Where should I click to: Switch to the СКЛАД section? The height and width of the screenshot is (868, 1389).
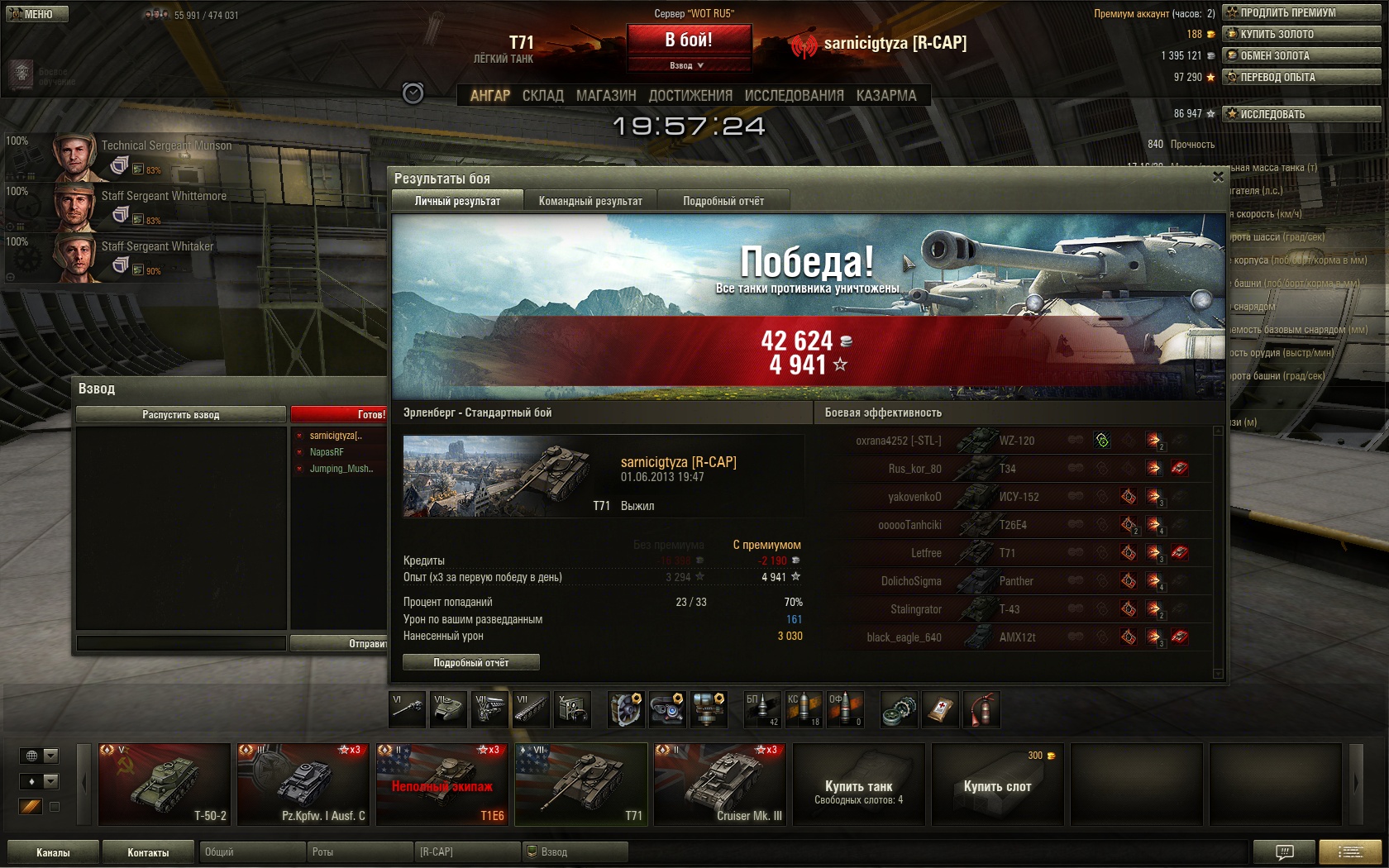pos(542,96)
